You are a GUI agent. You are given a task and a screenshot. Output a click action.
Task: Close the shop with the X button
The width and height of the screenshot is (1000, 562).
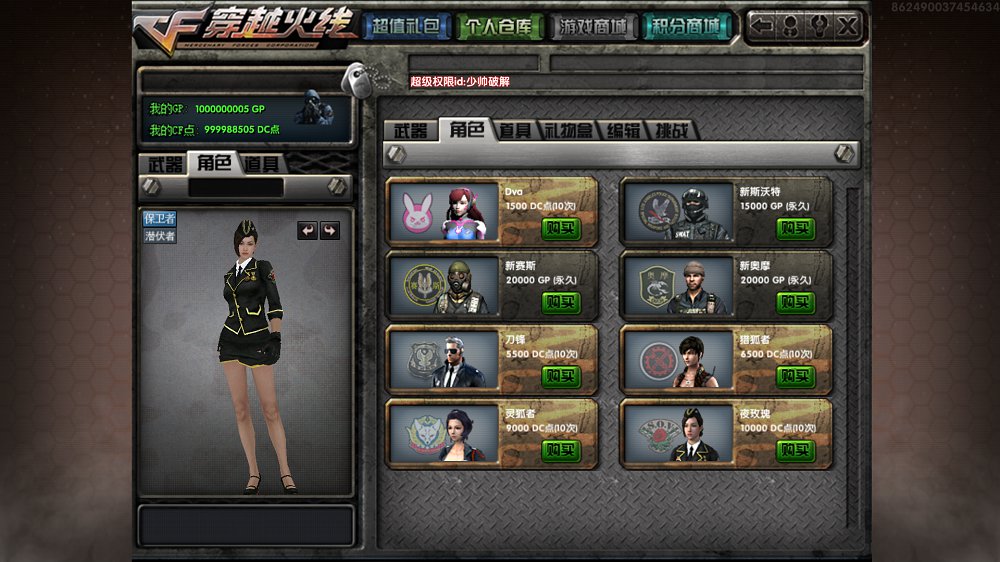point(848,26)
